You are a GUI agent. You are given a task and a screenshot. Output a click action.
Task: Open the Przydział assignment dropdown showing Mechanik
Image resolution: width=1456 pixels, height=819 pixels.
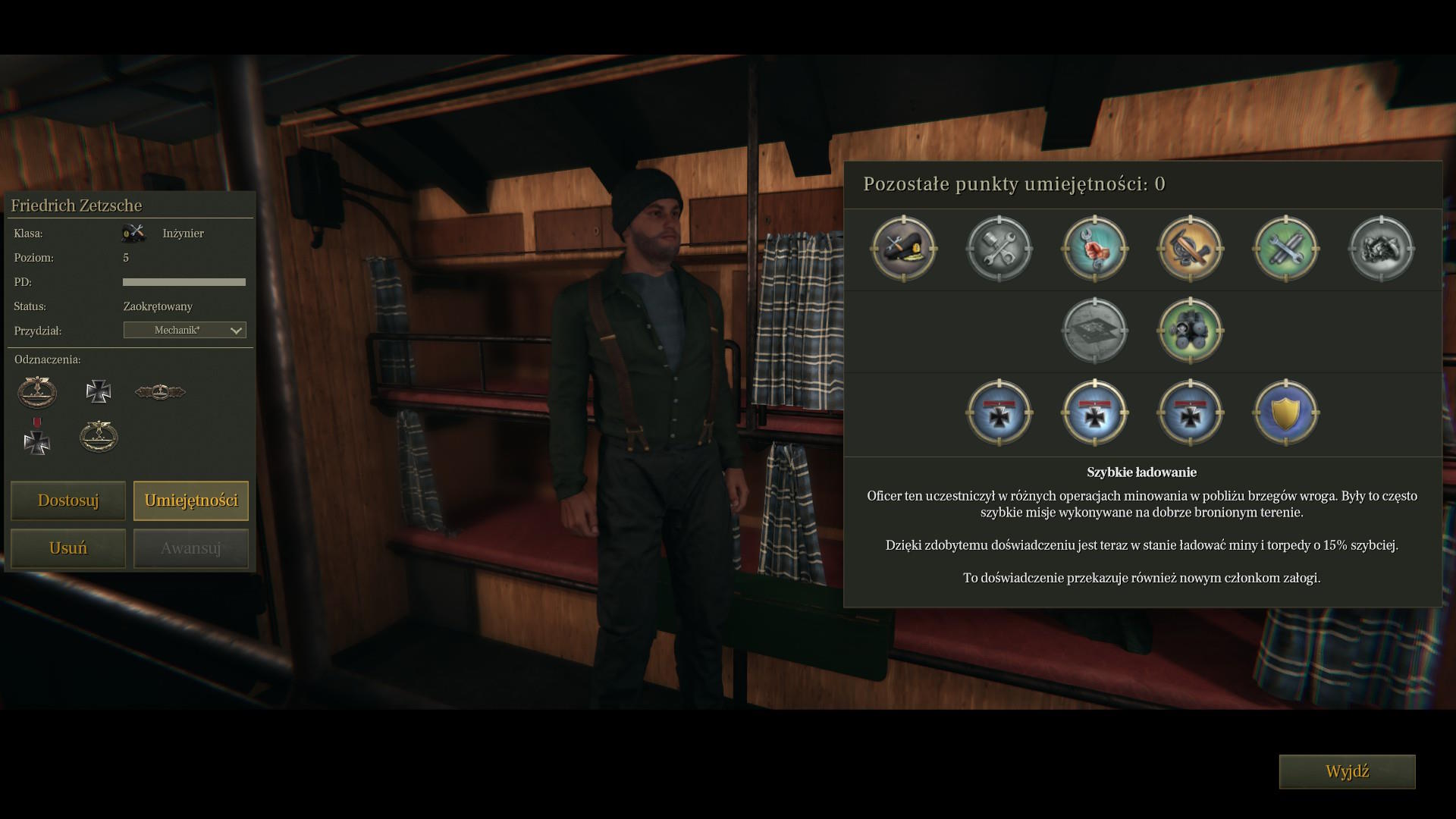coord(184,331)
